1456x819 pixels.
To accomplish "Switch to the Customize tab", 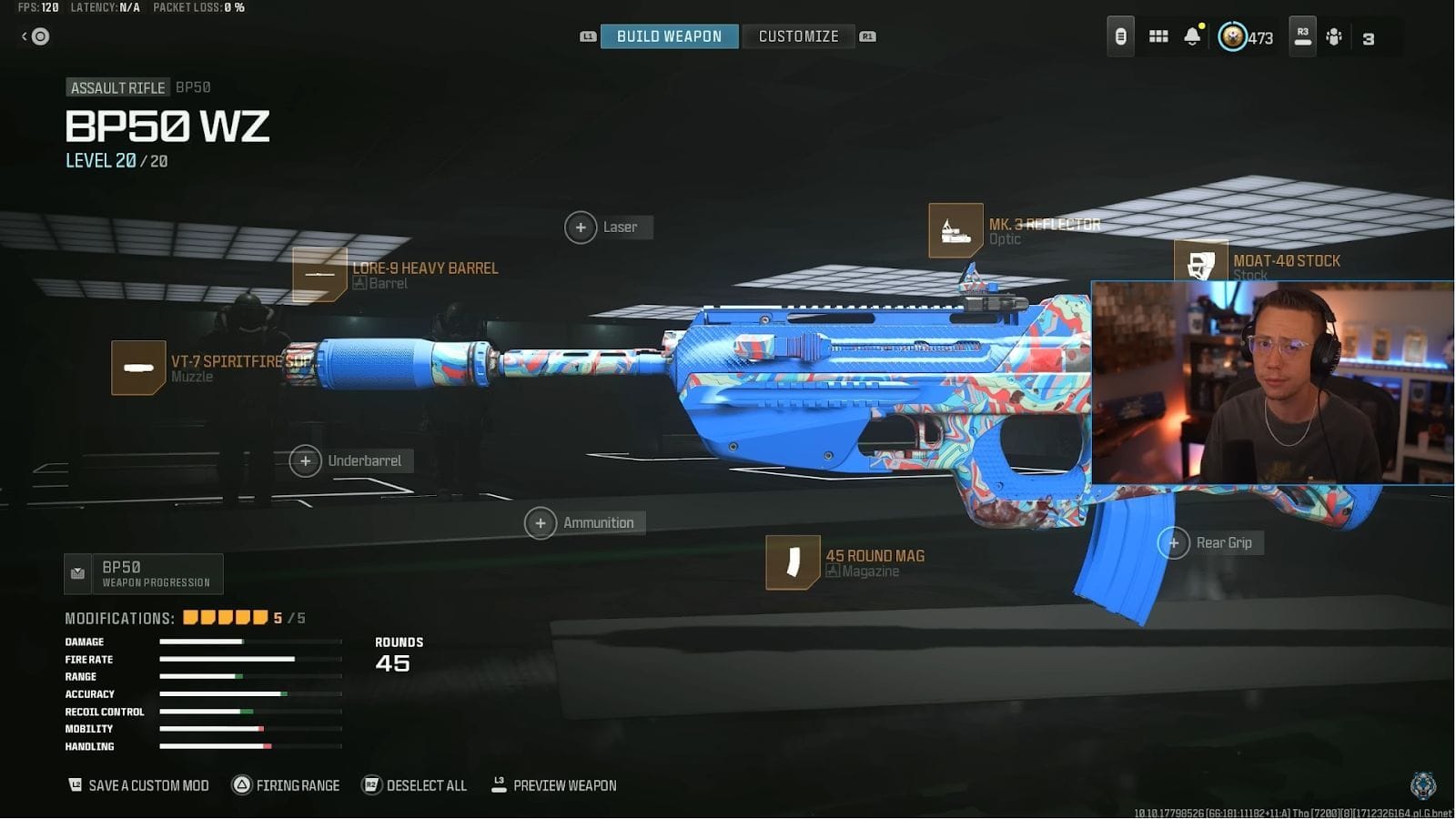I will pyautogui.click(x=798, y=36).
